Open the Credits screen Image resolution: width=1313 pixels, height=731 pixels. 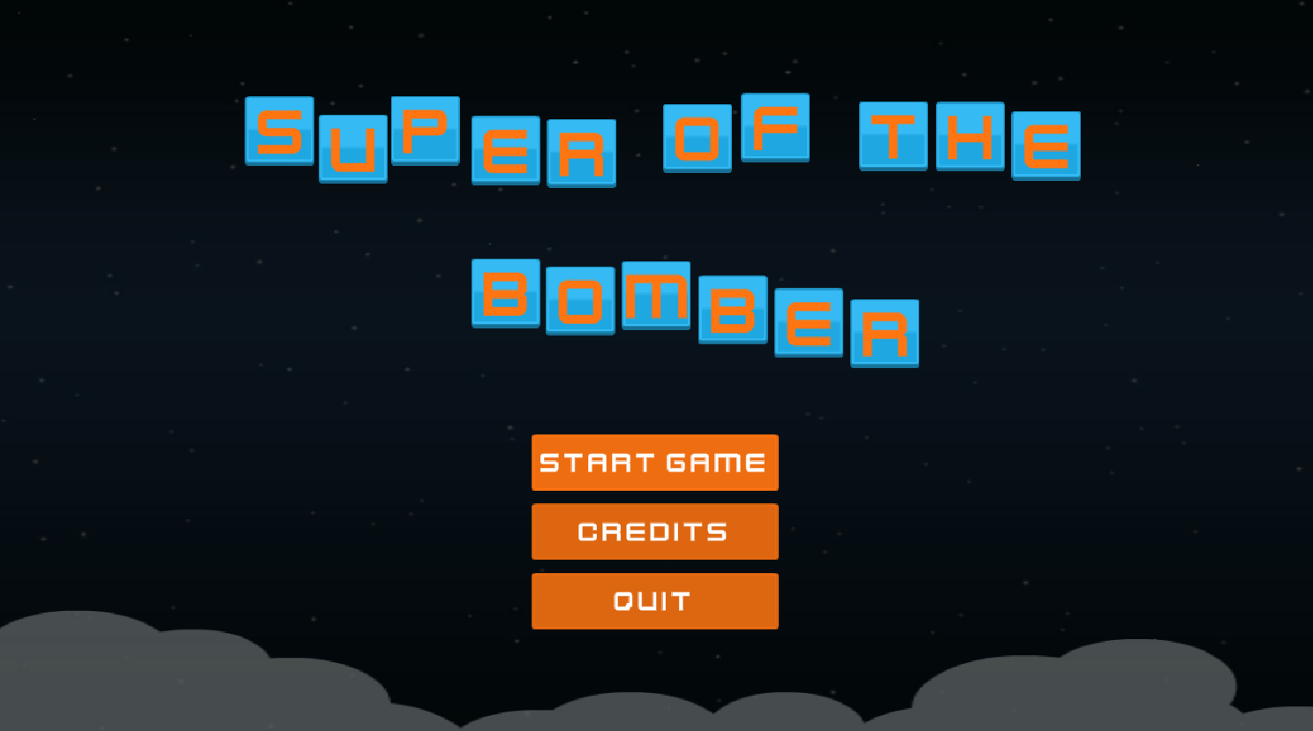655,531
